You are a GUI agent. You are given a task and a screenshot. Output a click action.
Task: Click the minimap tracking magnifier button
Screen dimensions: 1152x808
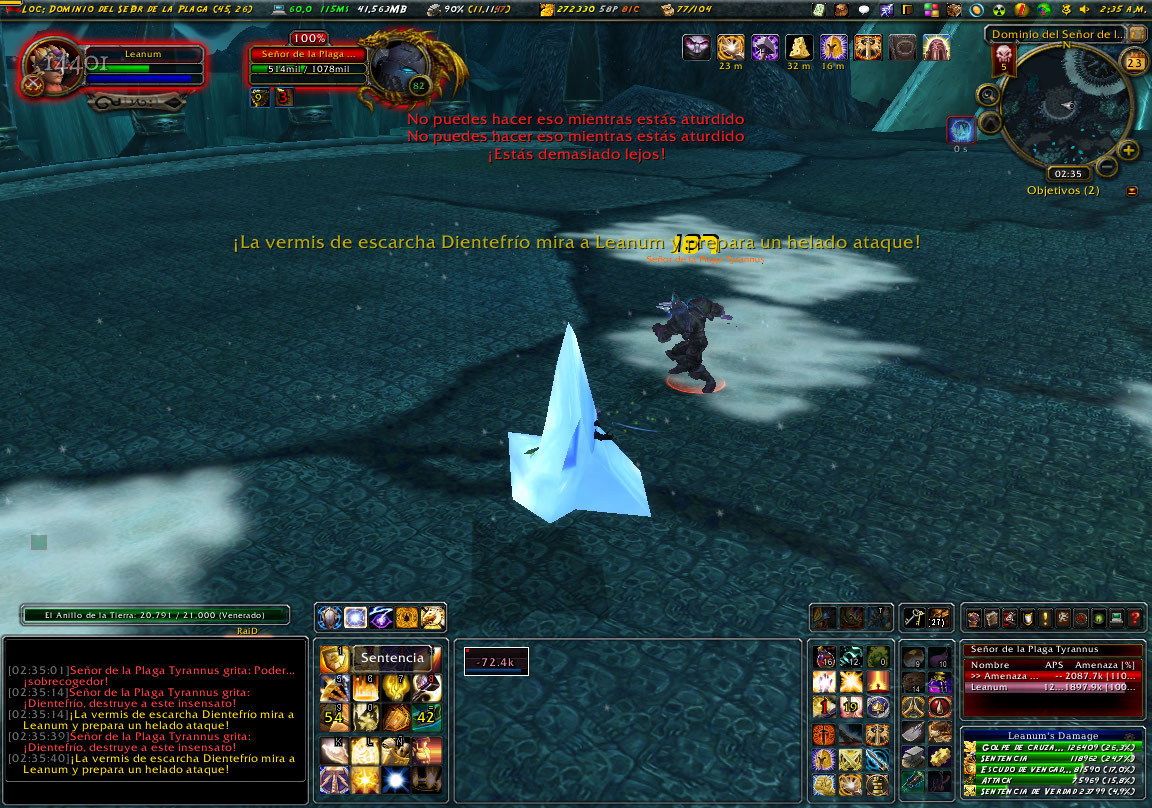pyautogui.click(x=989, y=95)
